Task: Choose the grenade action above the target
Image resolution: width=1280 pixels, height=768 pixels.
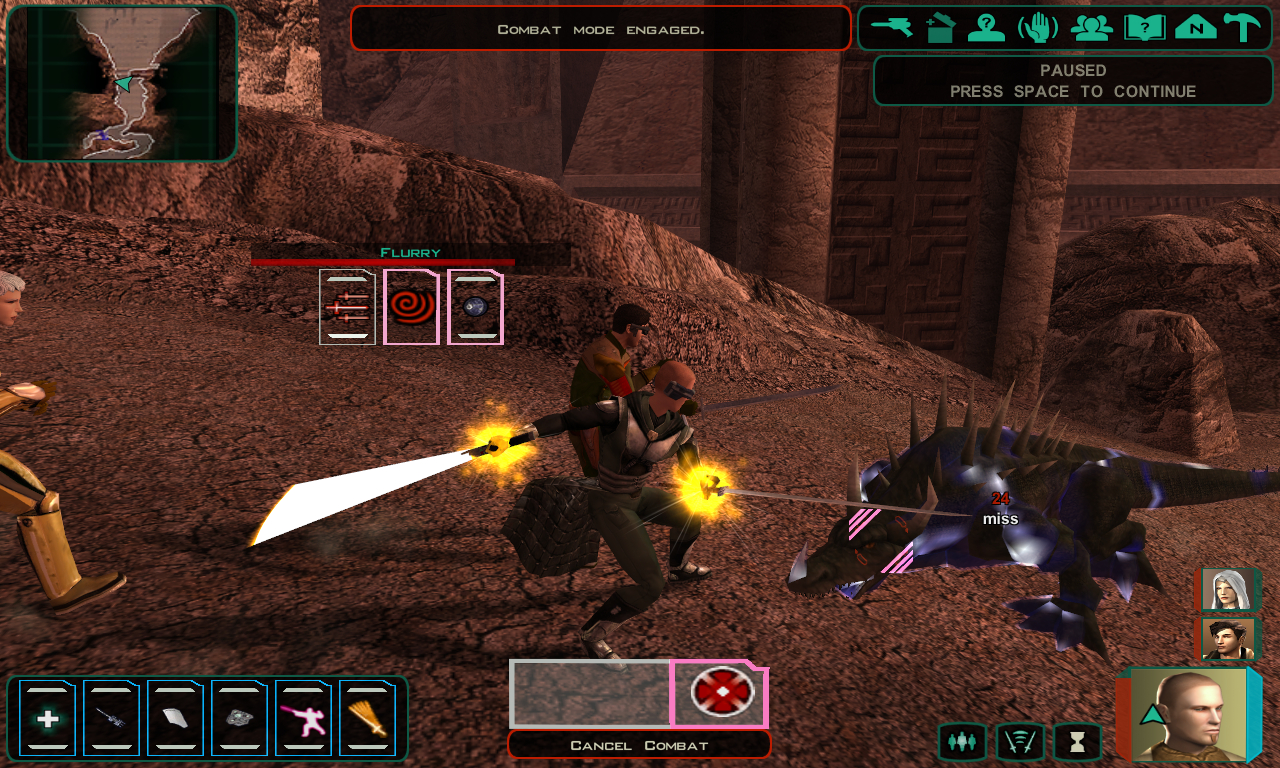Action: [x=475, y=307]
